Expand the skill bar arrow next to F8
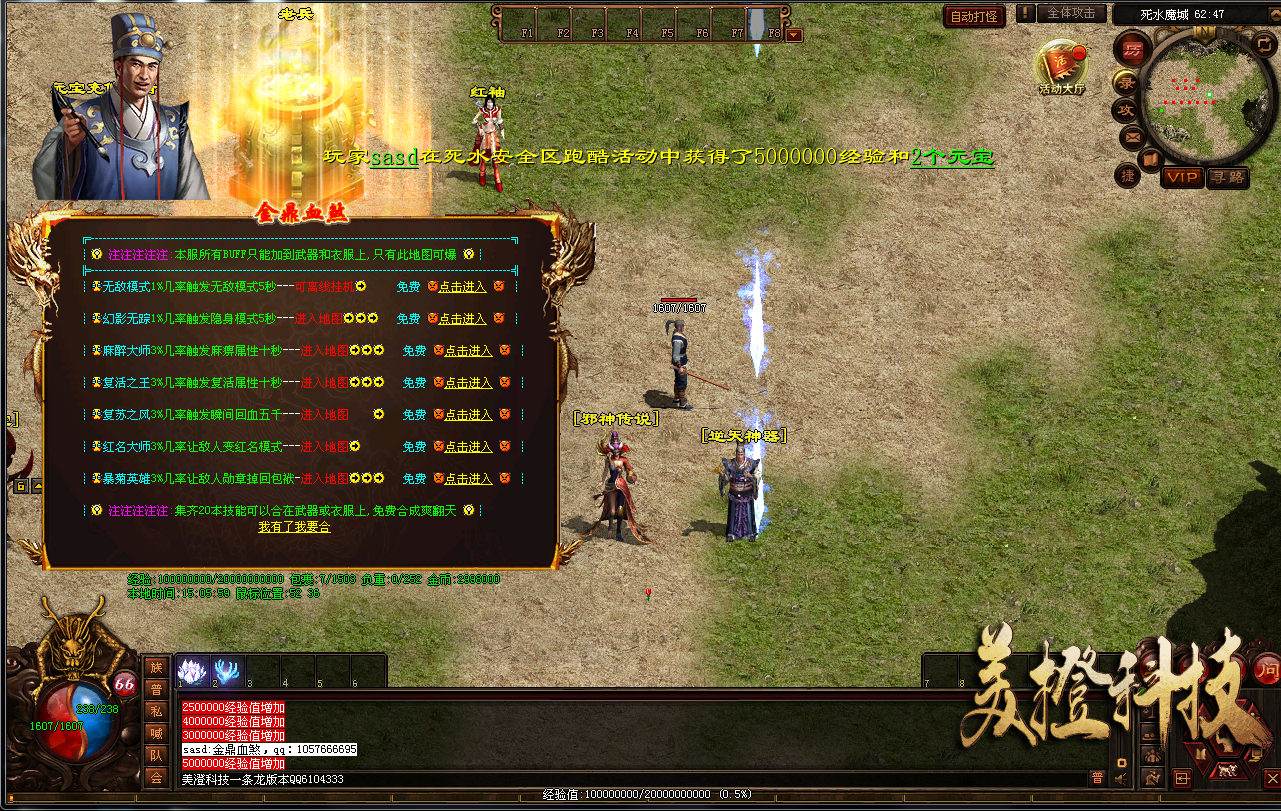 pos(794,33)
